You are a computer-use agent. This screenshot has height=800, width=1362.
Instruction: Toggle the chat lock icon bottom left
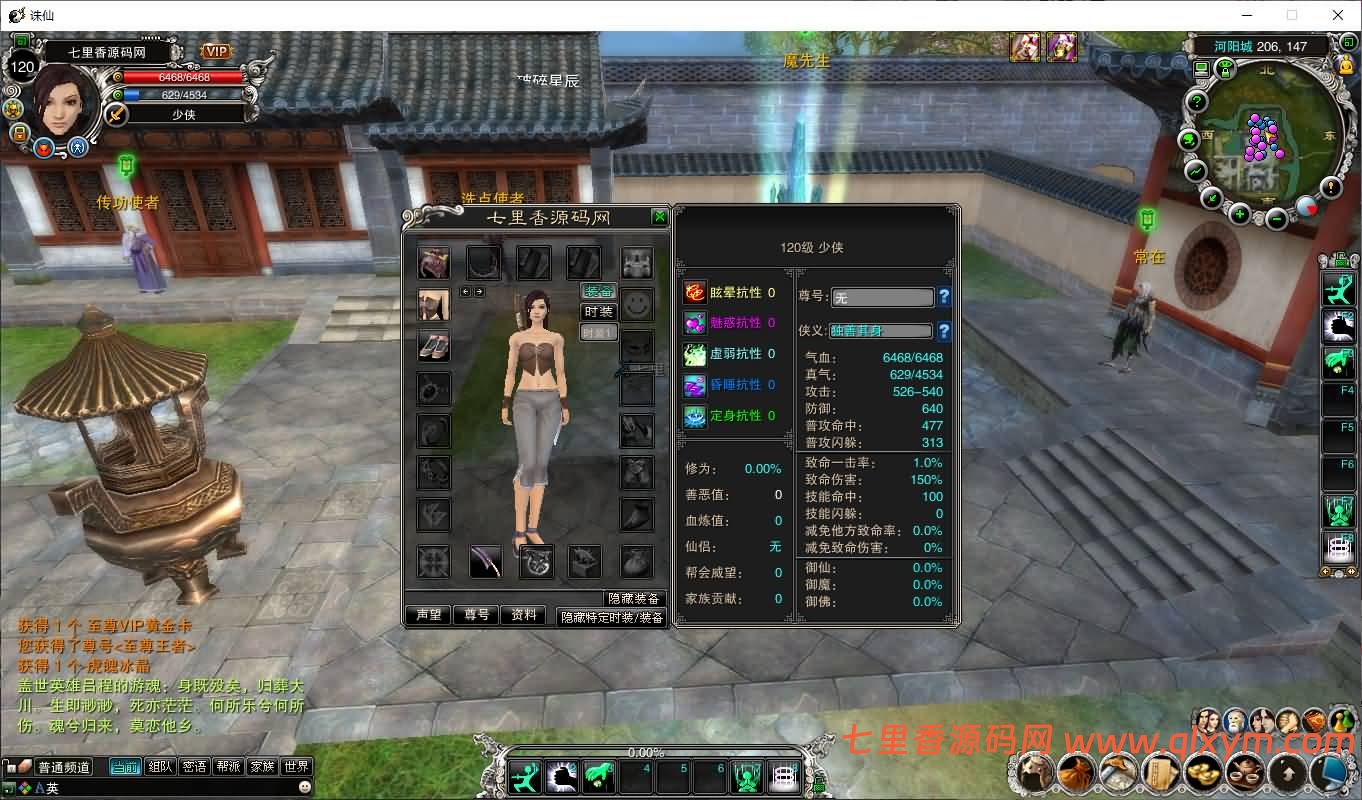8,766
